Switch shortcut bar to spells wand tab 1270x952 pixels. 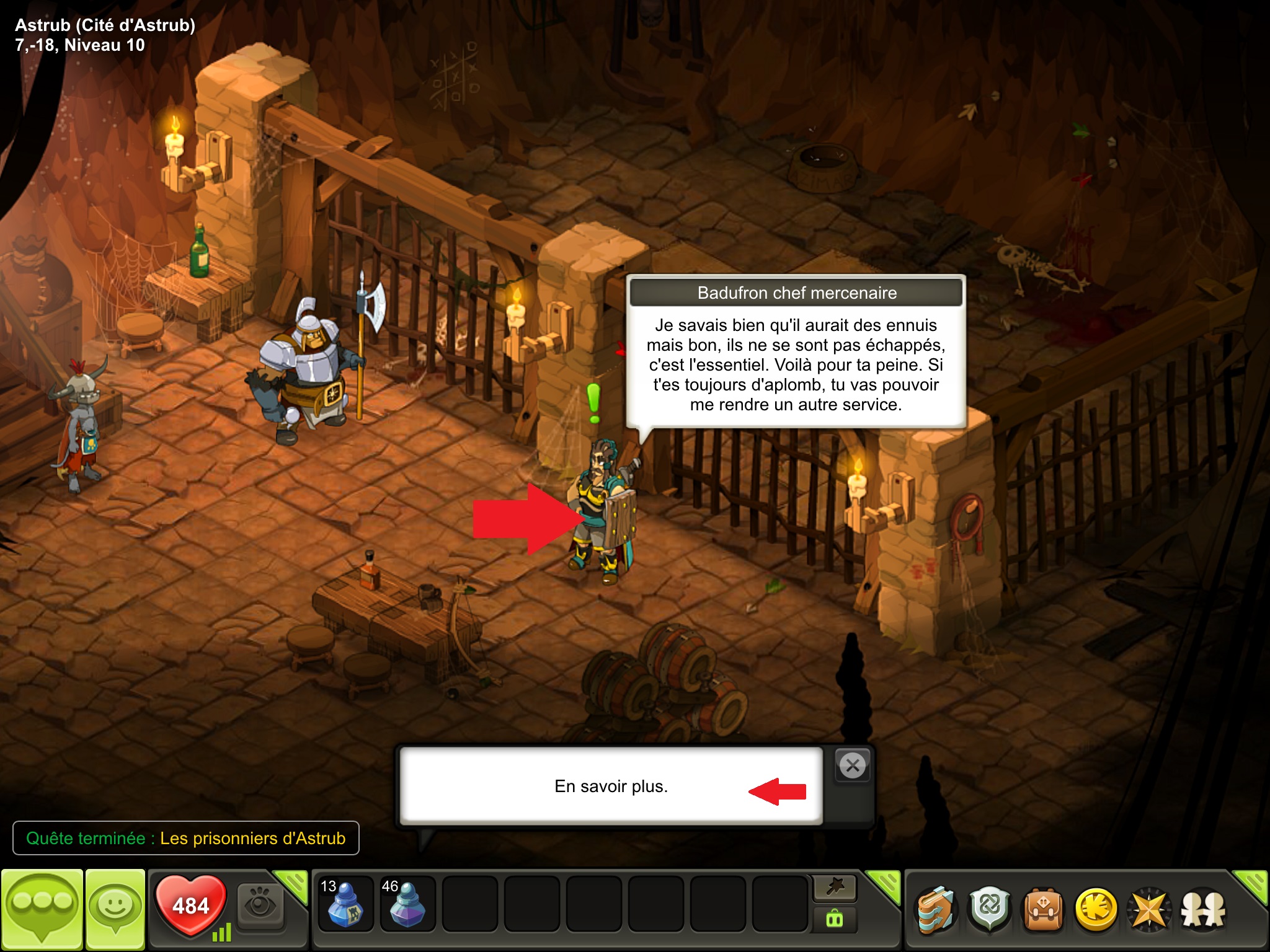tap(835, 888)
